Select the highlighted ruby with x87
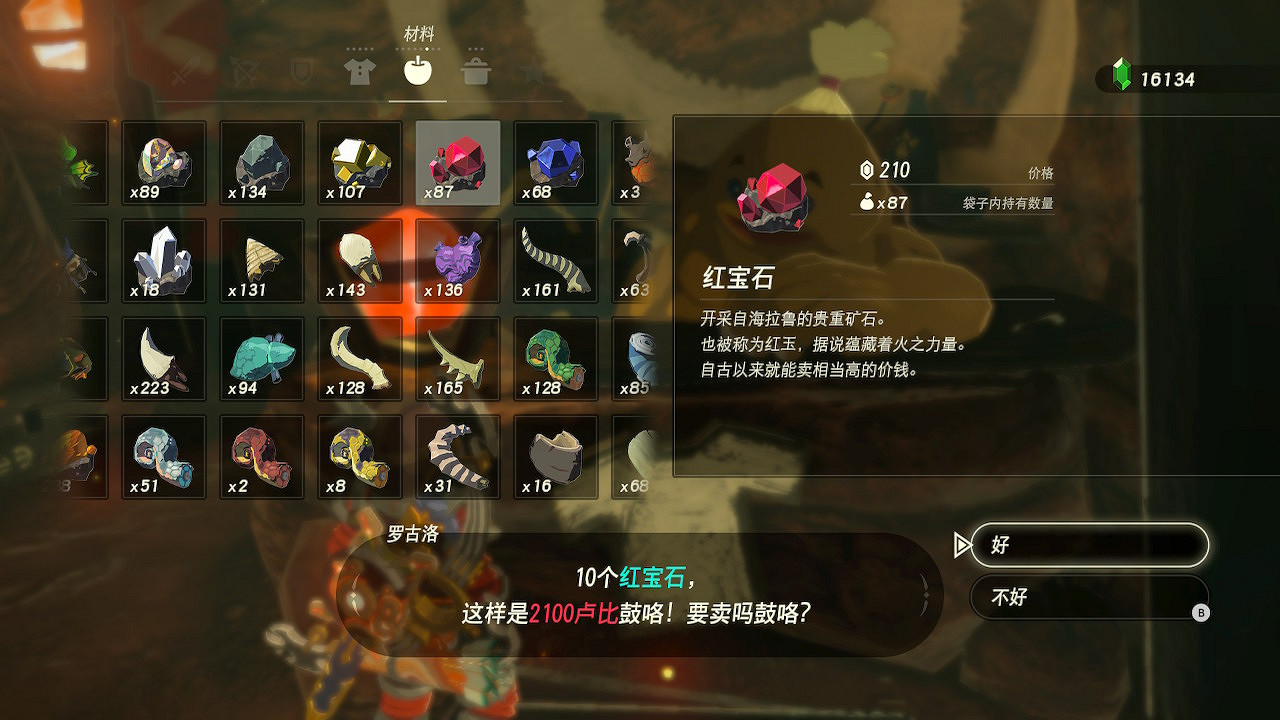1280x720 pixels. [x=457, y=162]
